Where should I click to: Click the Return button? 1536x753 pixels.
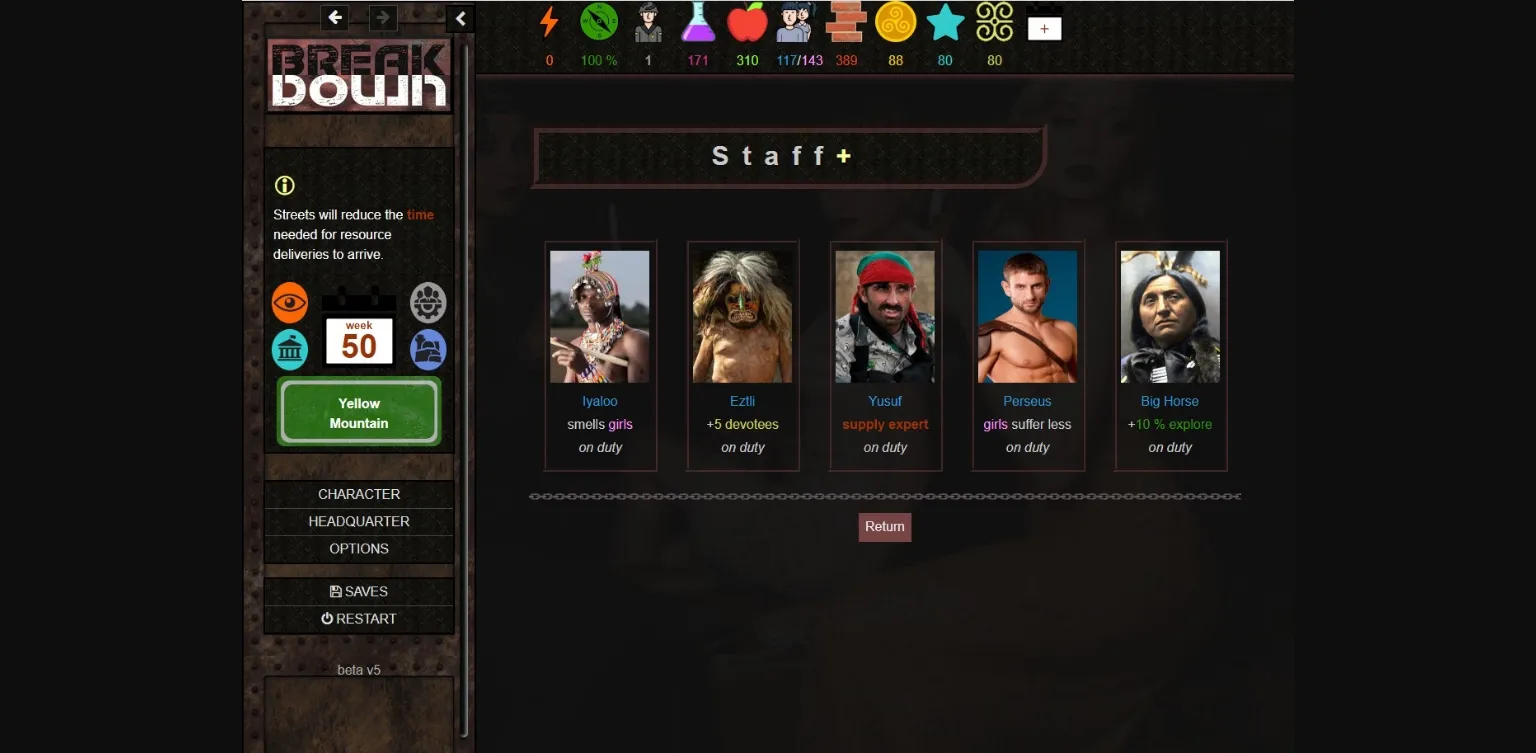pyautogui.click(x=884, y=526)
